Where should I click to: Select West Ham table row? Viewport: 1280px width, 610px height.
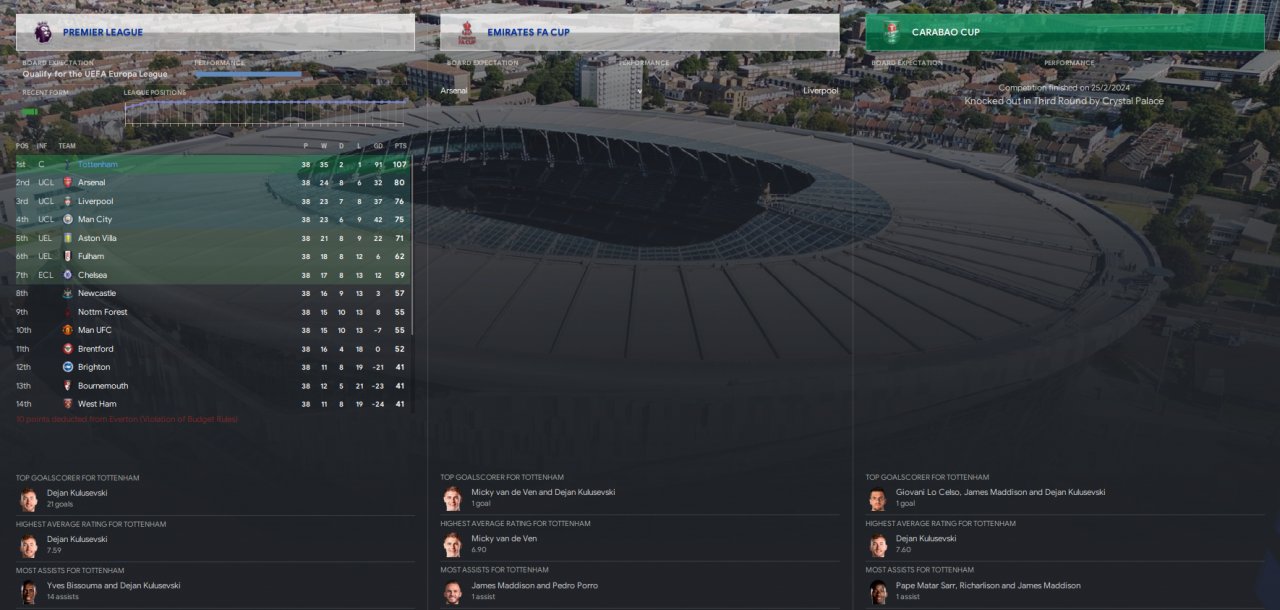pos(97,404)
